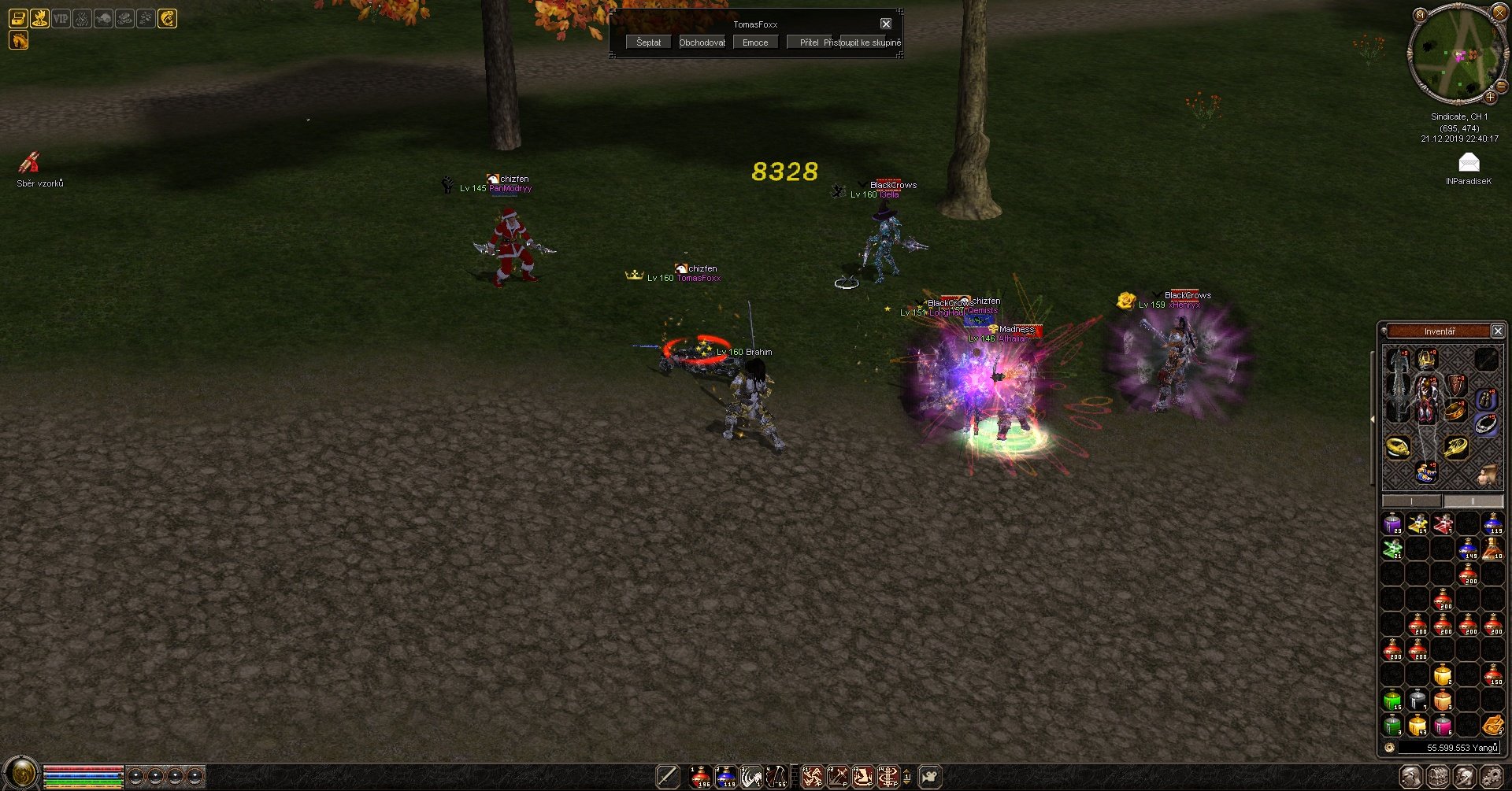Close the TomasFoxx target window
The width and height of the screenshot is (1512, 791).
[886, 24]
